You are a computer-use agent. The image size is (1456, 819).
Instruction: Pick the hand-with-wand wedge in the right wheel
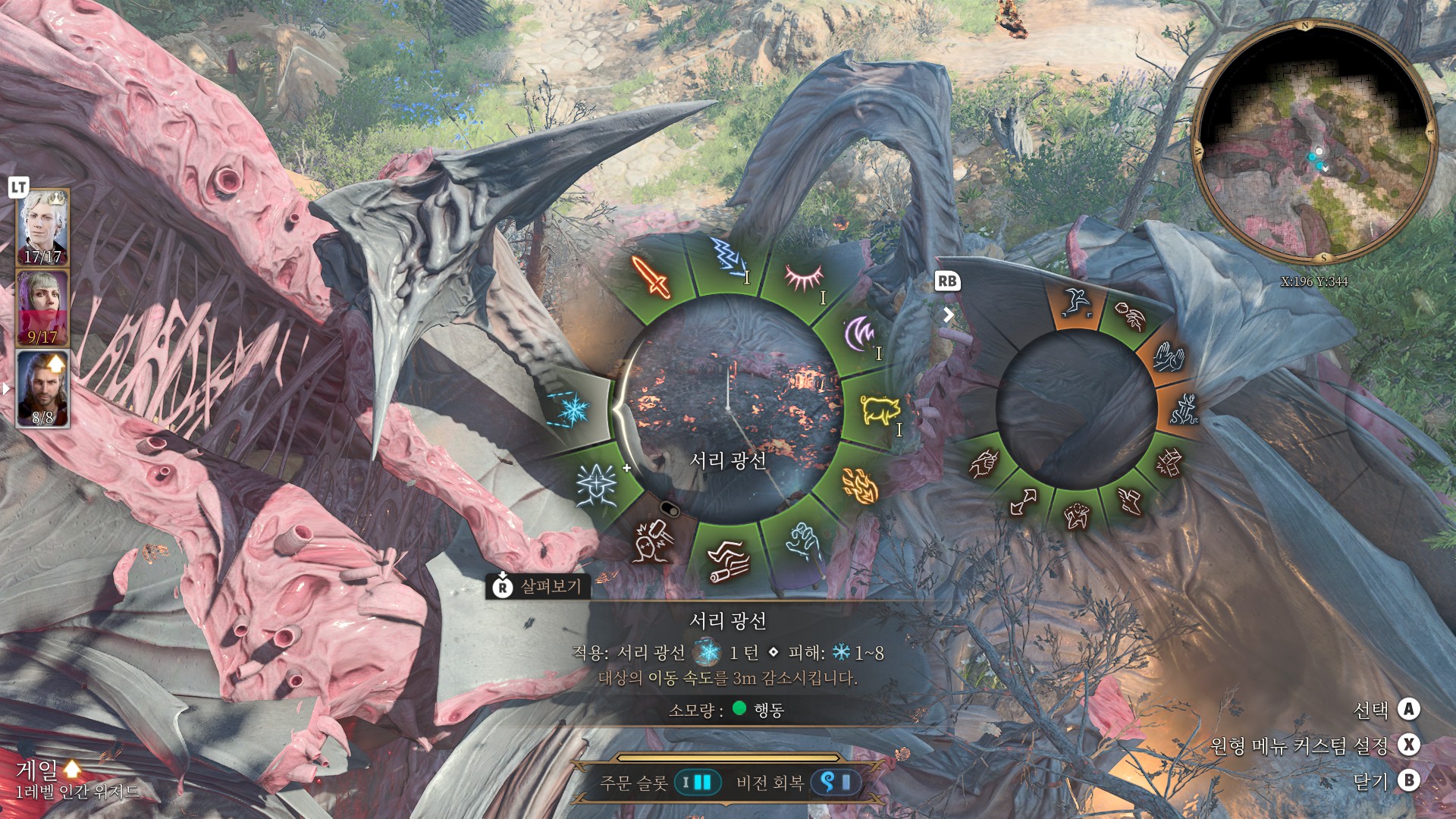click(984, 463)
